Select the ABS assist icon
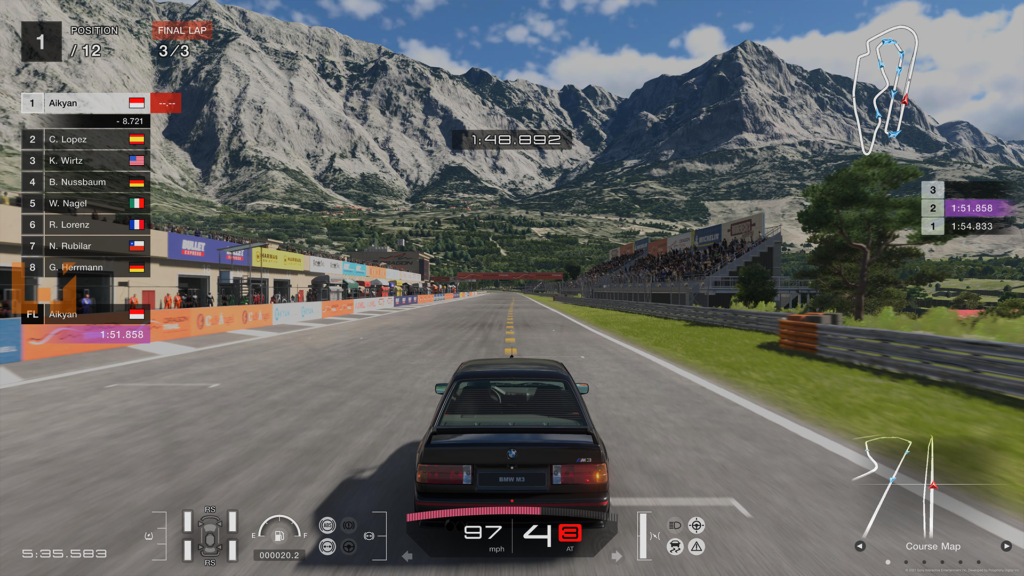This screenshot has height=576, width=1024. 326,525
